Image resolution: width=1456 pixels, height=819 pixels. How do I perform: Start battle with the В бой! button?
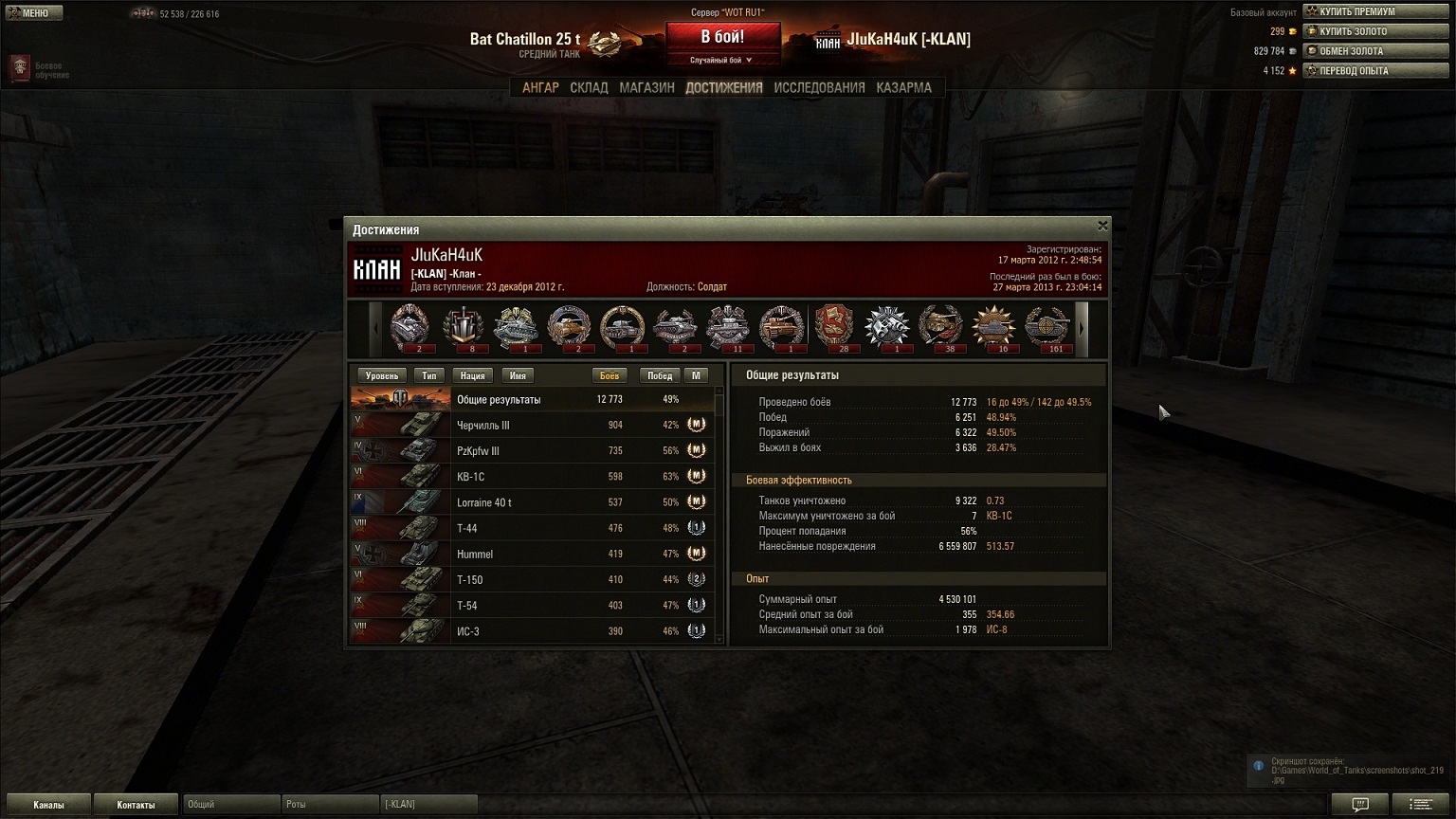(722, 38)
